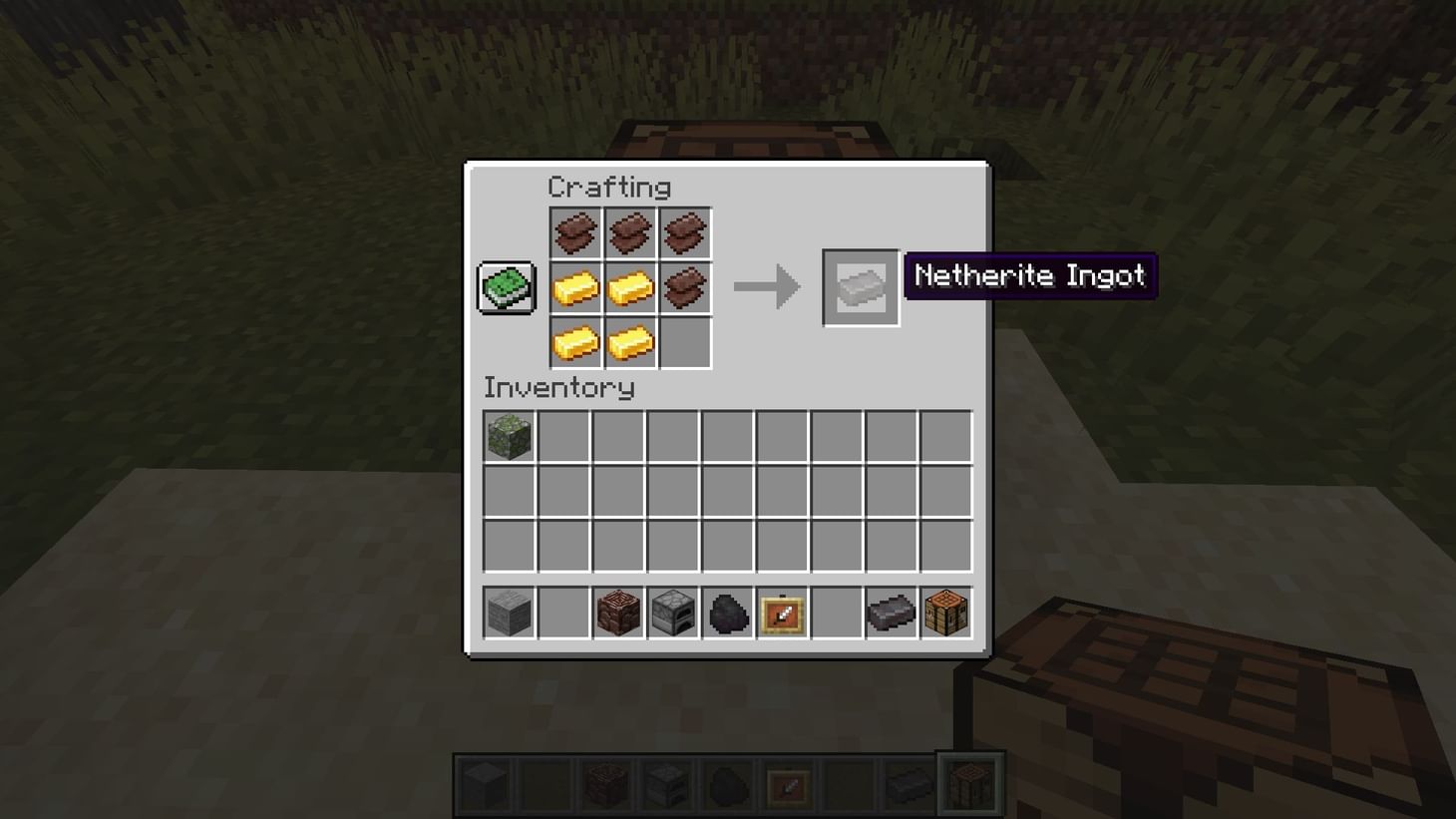Grab the gold ingot in the bottom crafting row
The width and height of the screenshot is (1456, 819).
coord(629,341)
